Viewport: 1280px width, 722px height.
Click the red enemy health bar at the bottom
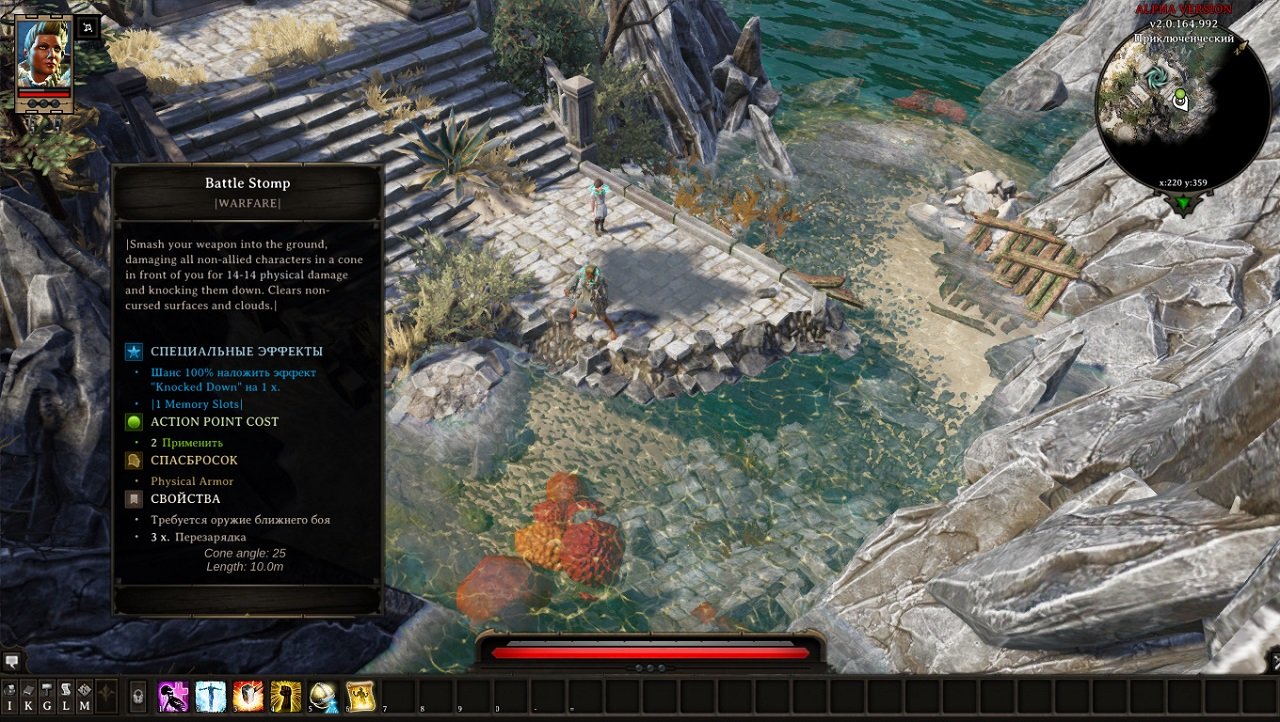pyautogui.click(x=640, y=652)
